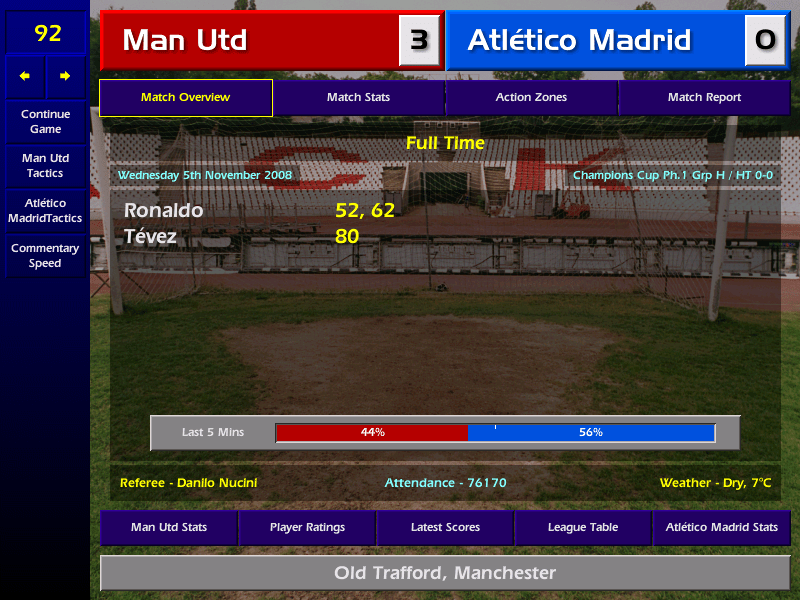Viewport: 800px width, 600px height.
Task: Open Atlético Madrid Tactics
Action: tap(45, 210)
